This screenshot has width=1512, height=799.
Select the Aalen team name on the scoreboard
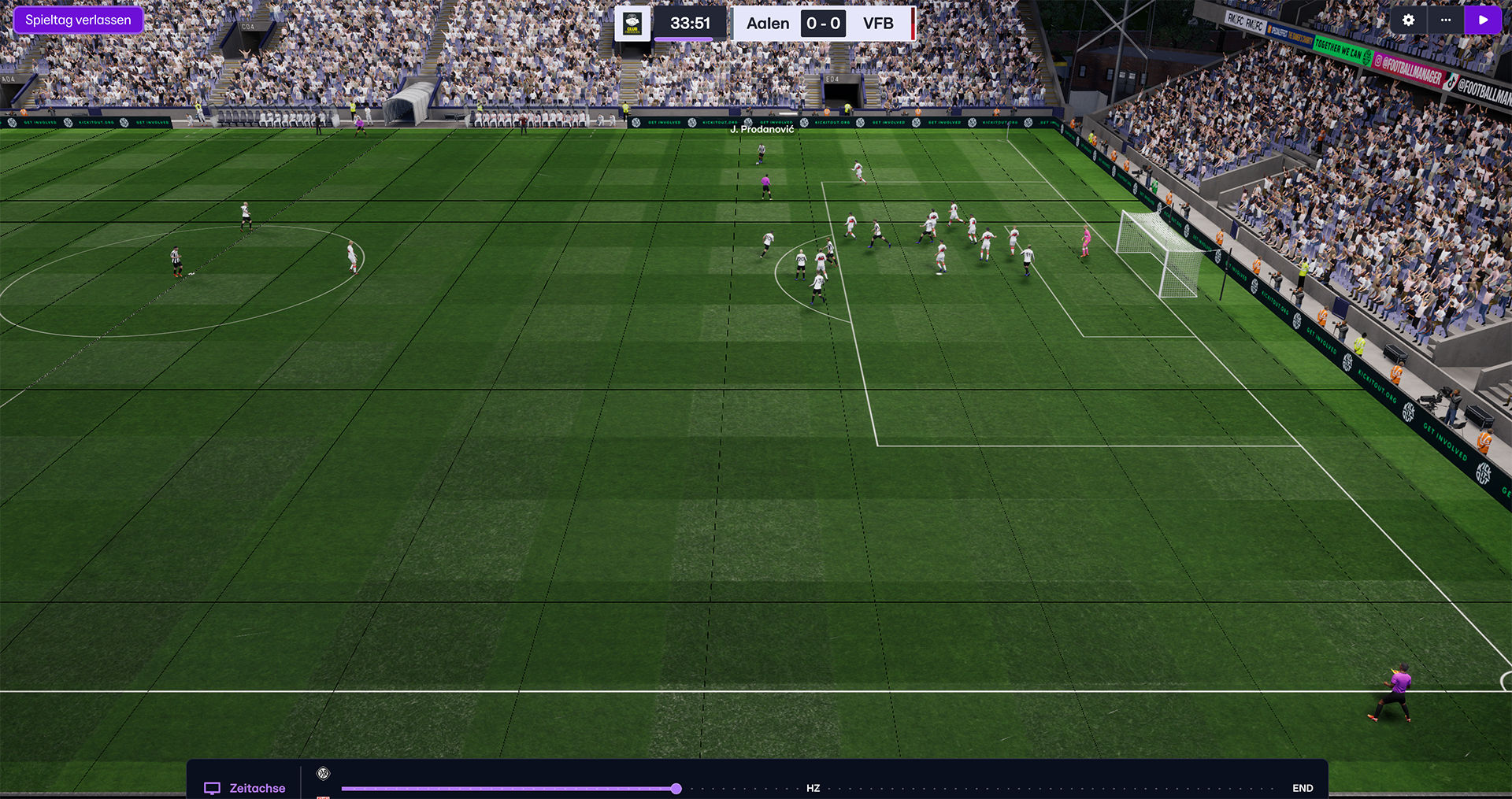click(767, 24)
